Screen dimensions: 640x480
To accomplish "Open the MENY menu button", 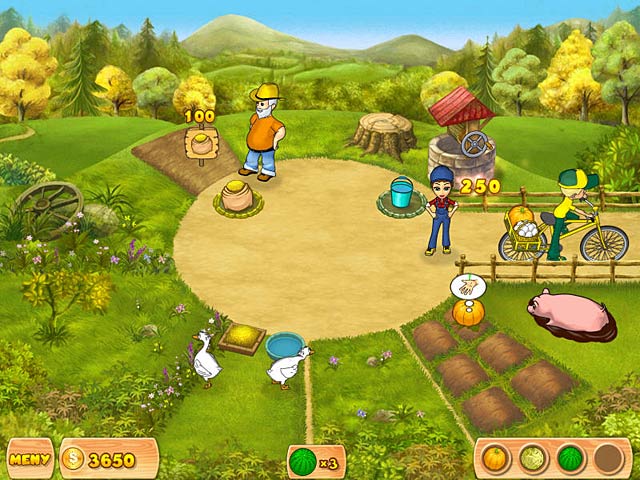I will click(x=30, y=459).
